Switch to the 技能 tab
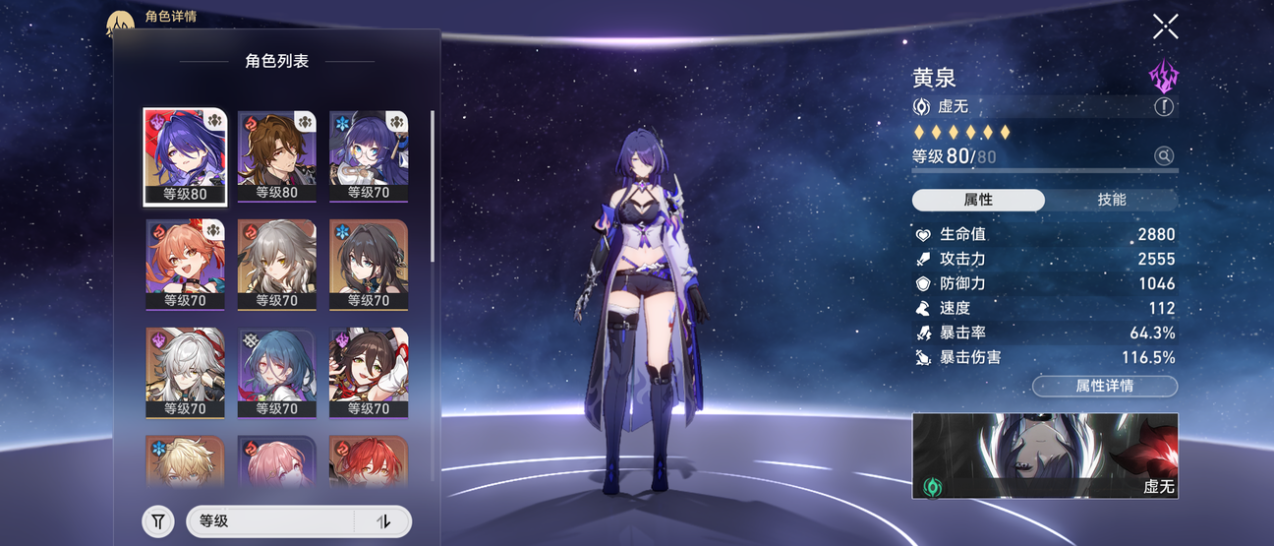The width and height of the screenshot is (1274, 546). (1111, 200)
